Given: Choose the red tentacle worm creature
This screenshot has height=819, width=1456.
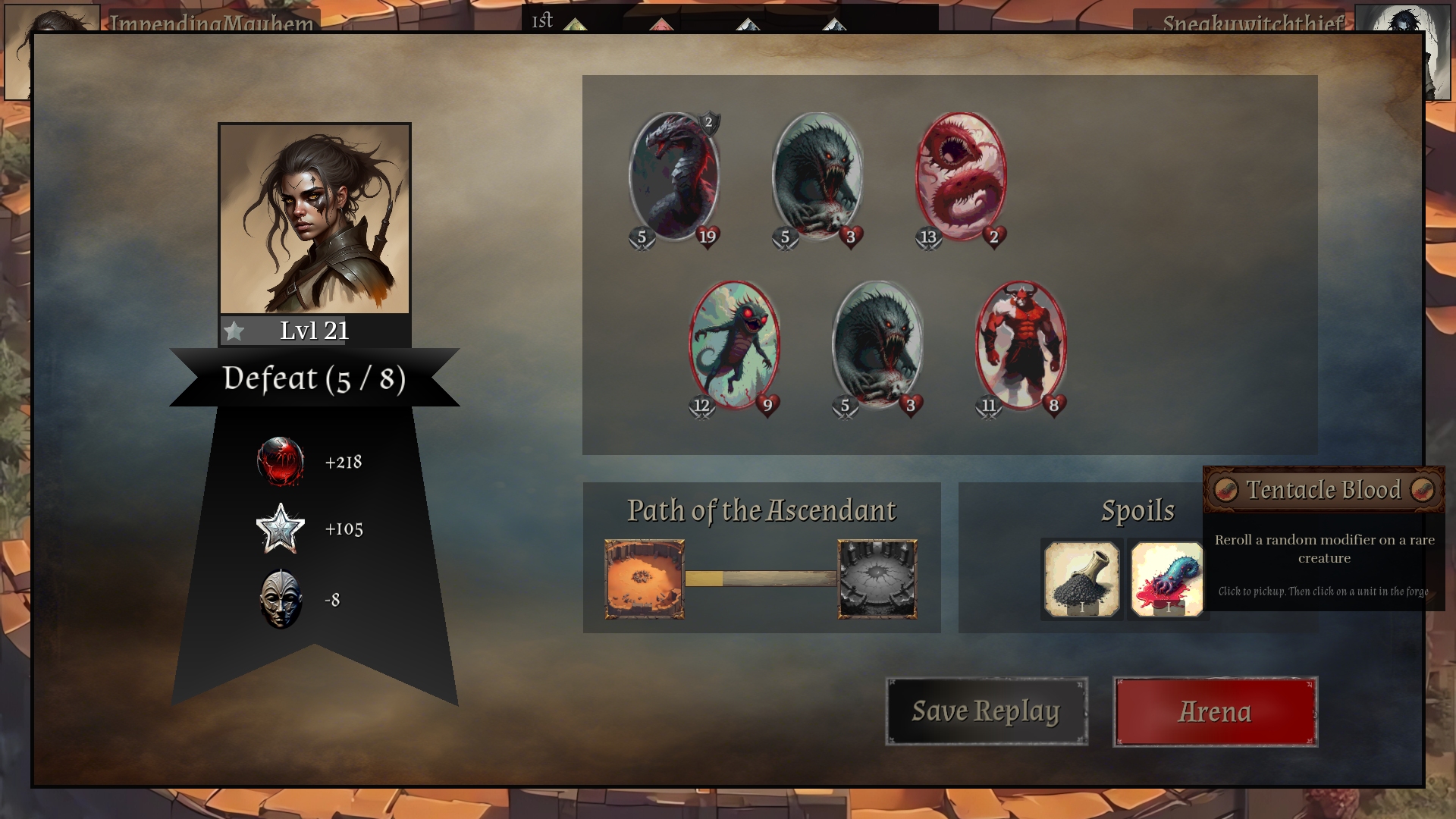Looking at the screenshot, I should (x=961, y=178).
